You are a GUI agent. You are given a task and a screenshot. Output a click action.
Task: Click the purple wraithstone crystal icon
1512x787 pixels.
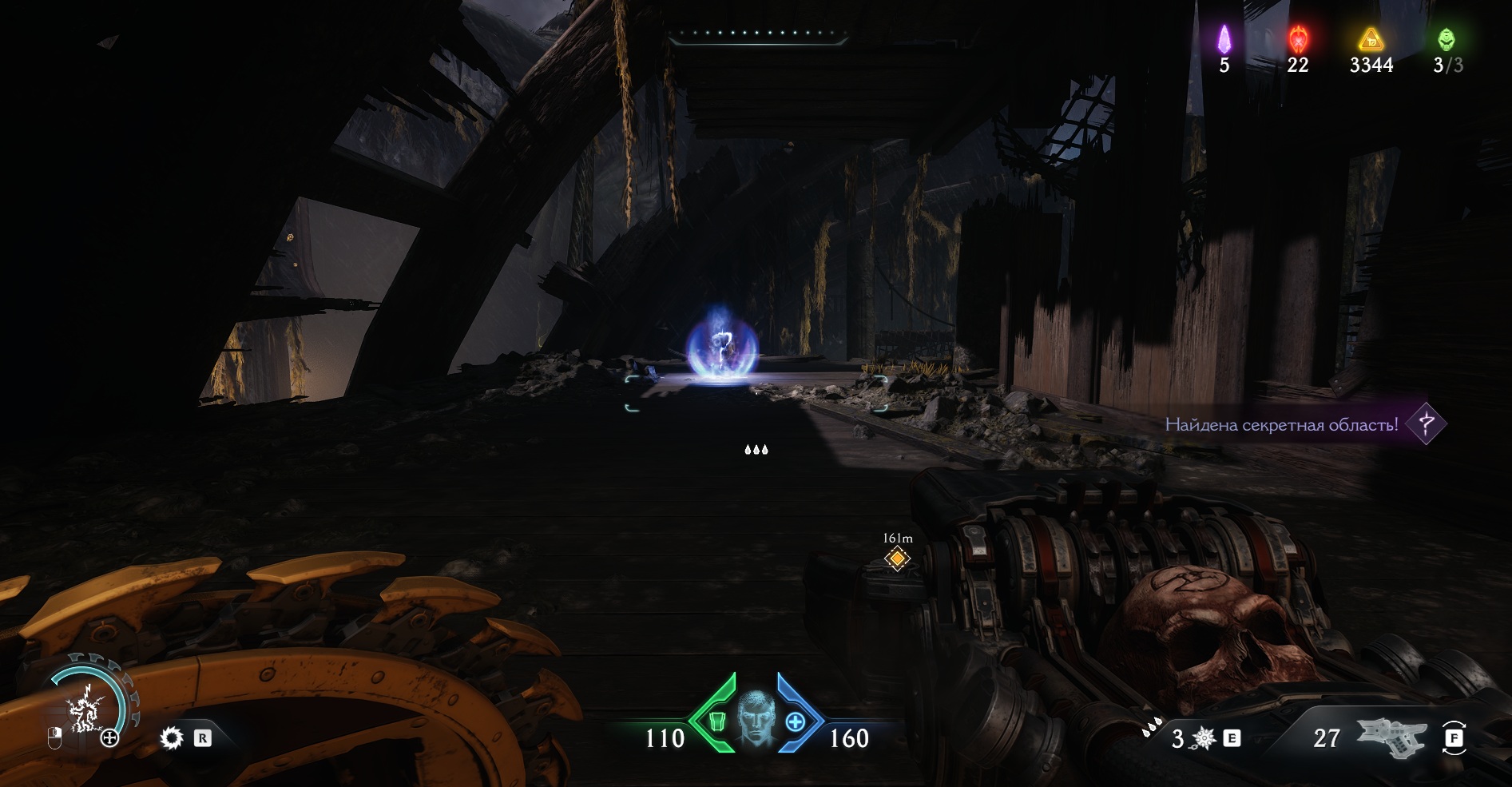[x=1224, y=38]
